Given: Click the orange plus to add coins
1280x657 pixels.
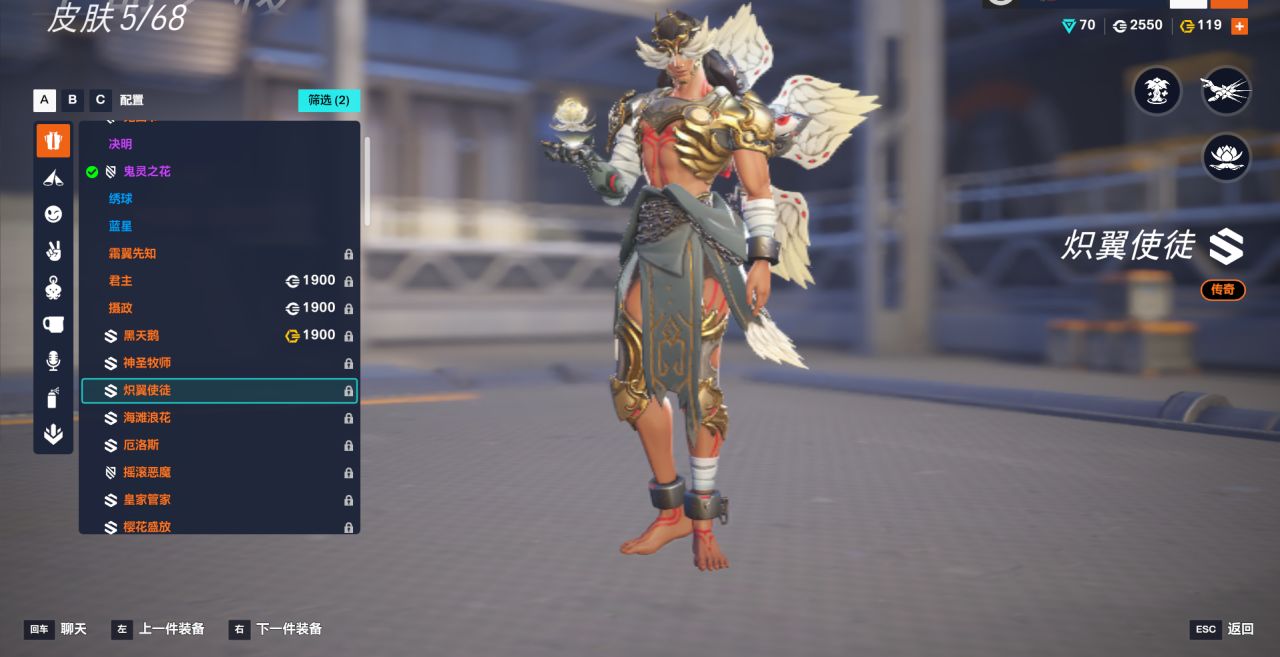Looking at the screenshot, I should [1239, 26].
